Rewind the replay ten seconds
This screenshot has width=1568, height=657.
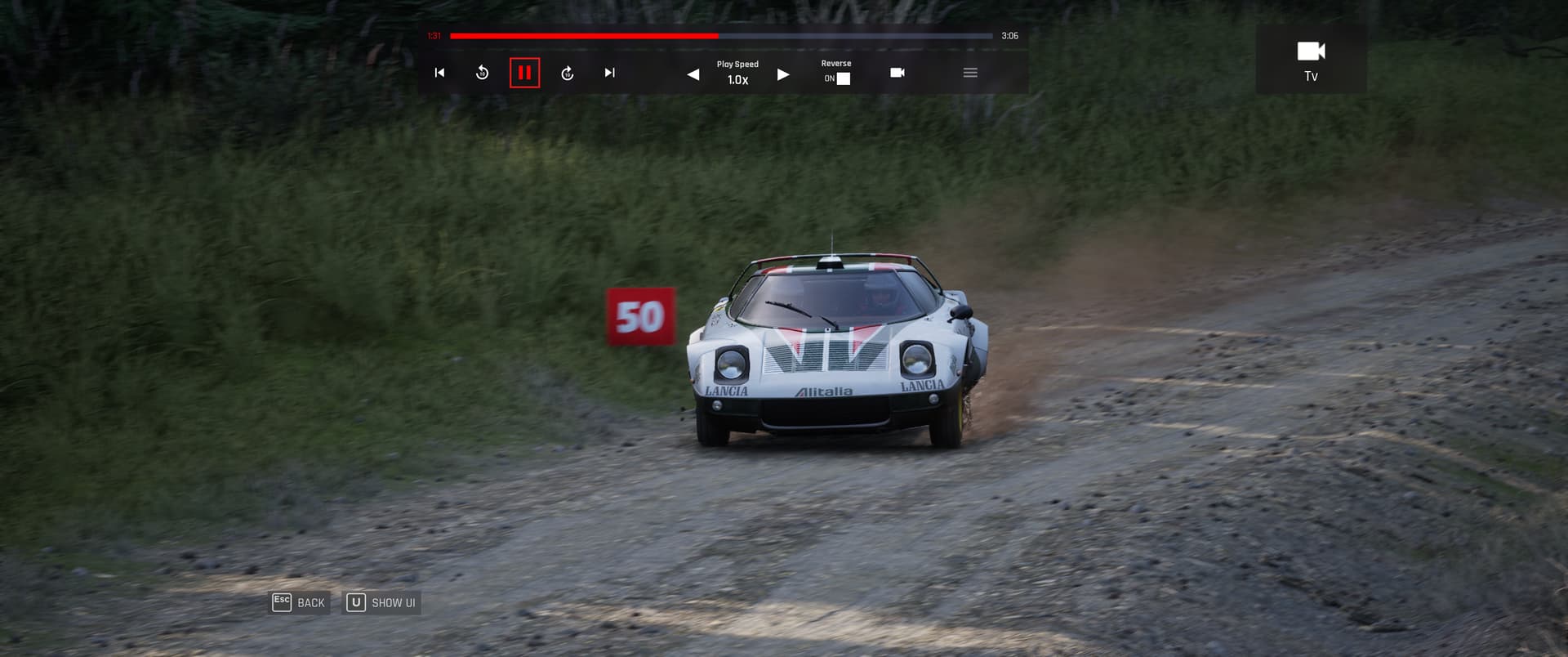482,73
